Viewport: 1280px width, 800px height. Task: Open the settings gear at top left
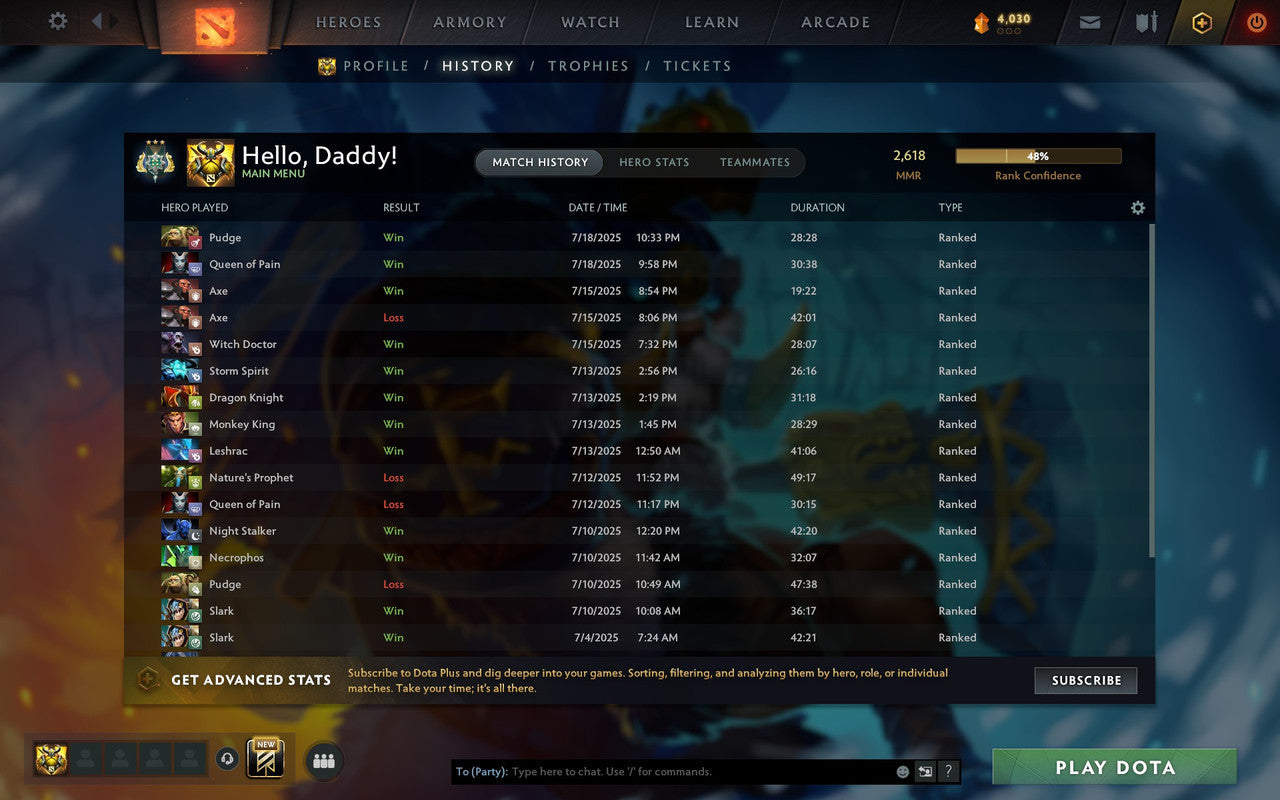(57, 21)
